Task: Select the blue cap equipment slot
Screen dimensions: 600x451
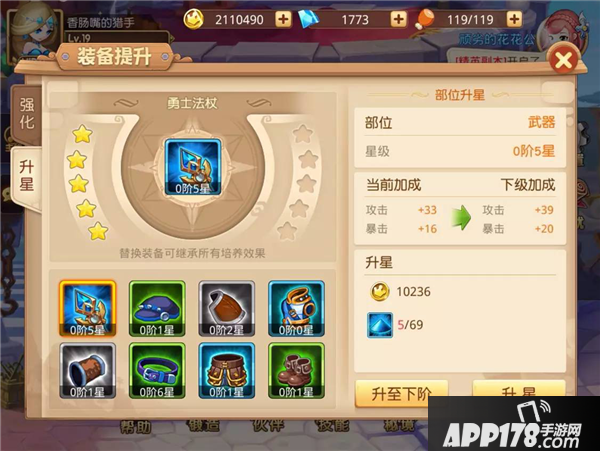Action: (x=156, y=307)
